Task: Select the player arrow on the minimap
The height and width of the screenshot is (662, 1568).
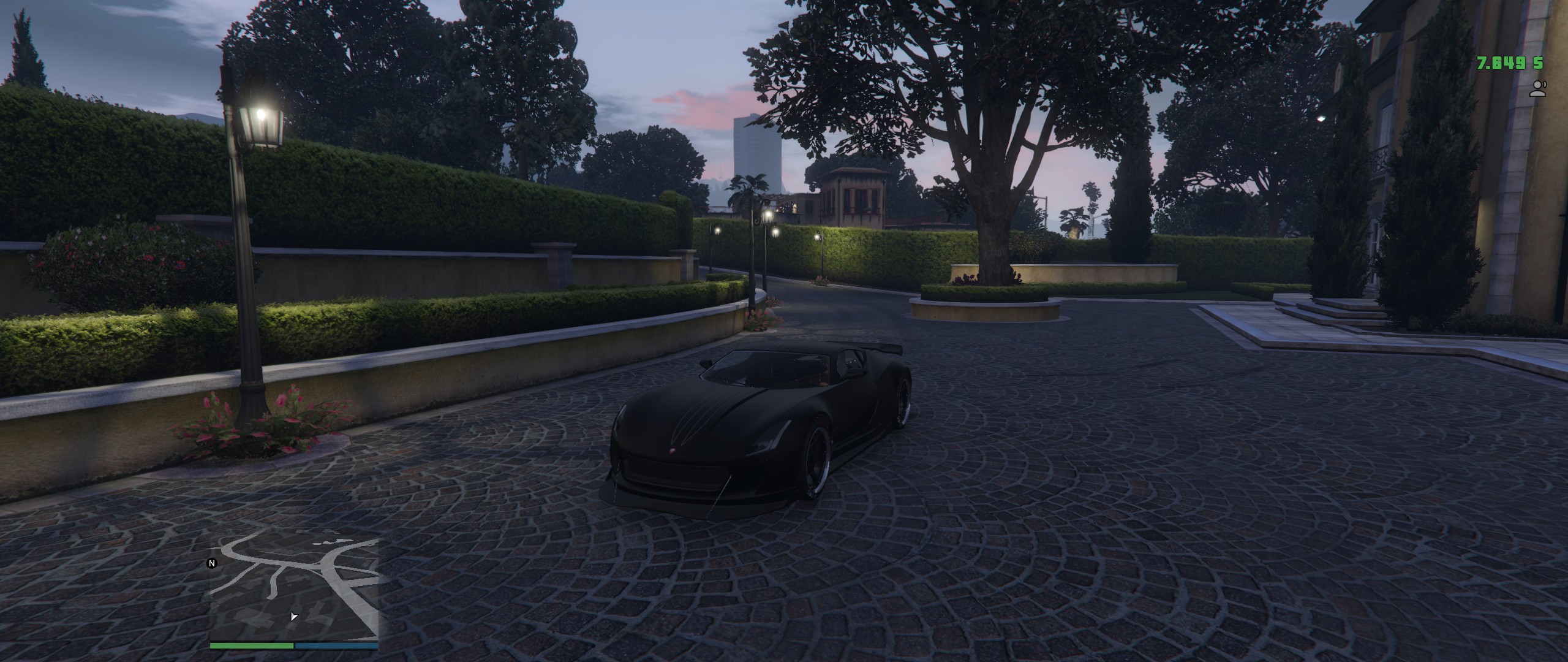Action: tap(294, 616)
